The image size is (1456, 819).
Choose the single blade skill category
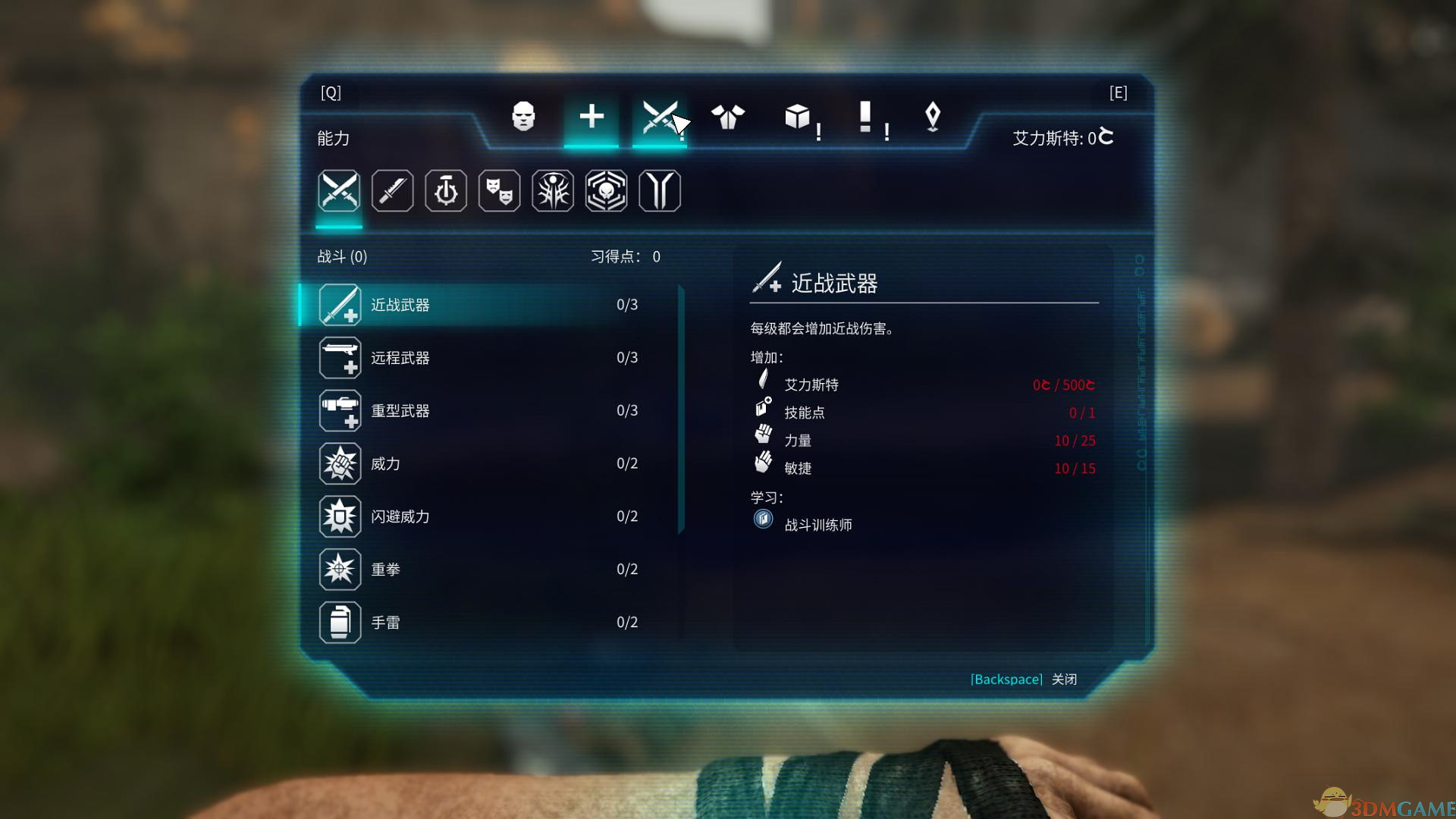click(393, 190)
